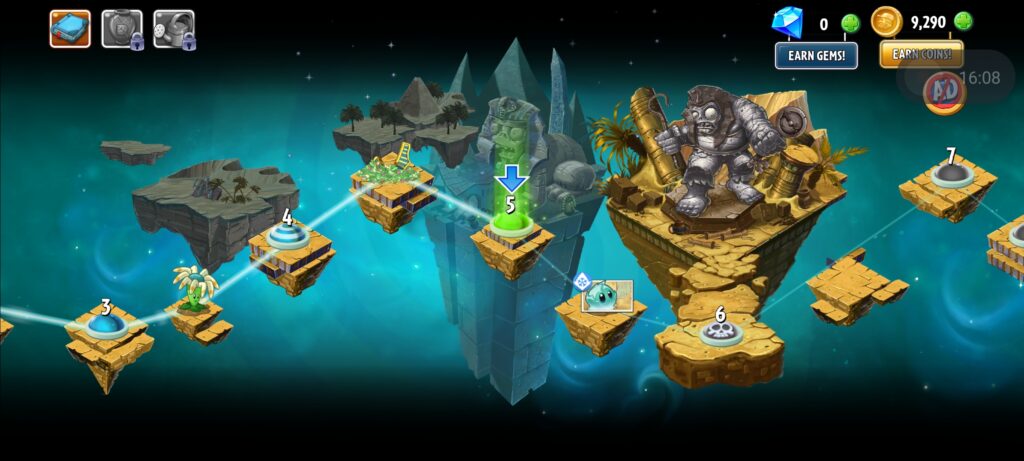Click the Earn Gems! button
The height and width of the screenshot is (461, 1024).
point(816,55)
